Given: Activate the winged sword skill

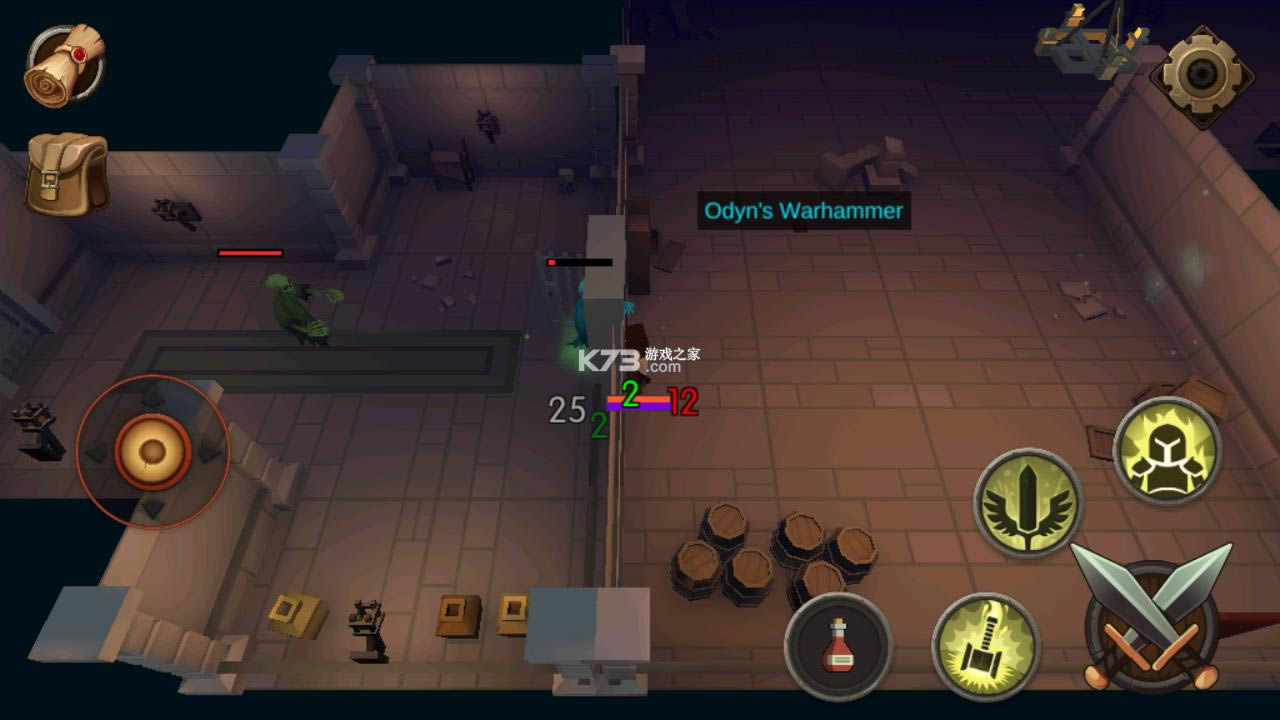Looking at the screenshot, I should pos(1028,502).
